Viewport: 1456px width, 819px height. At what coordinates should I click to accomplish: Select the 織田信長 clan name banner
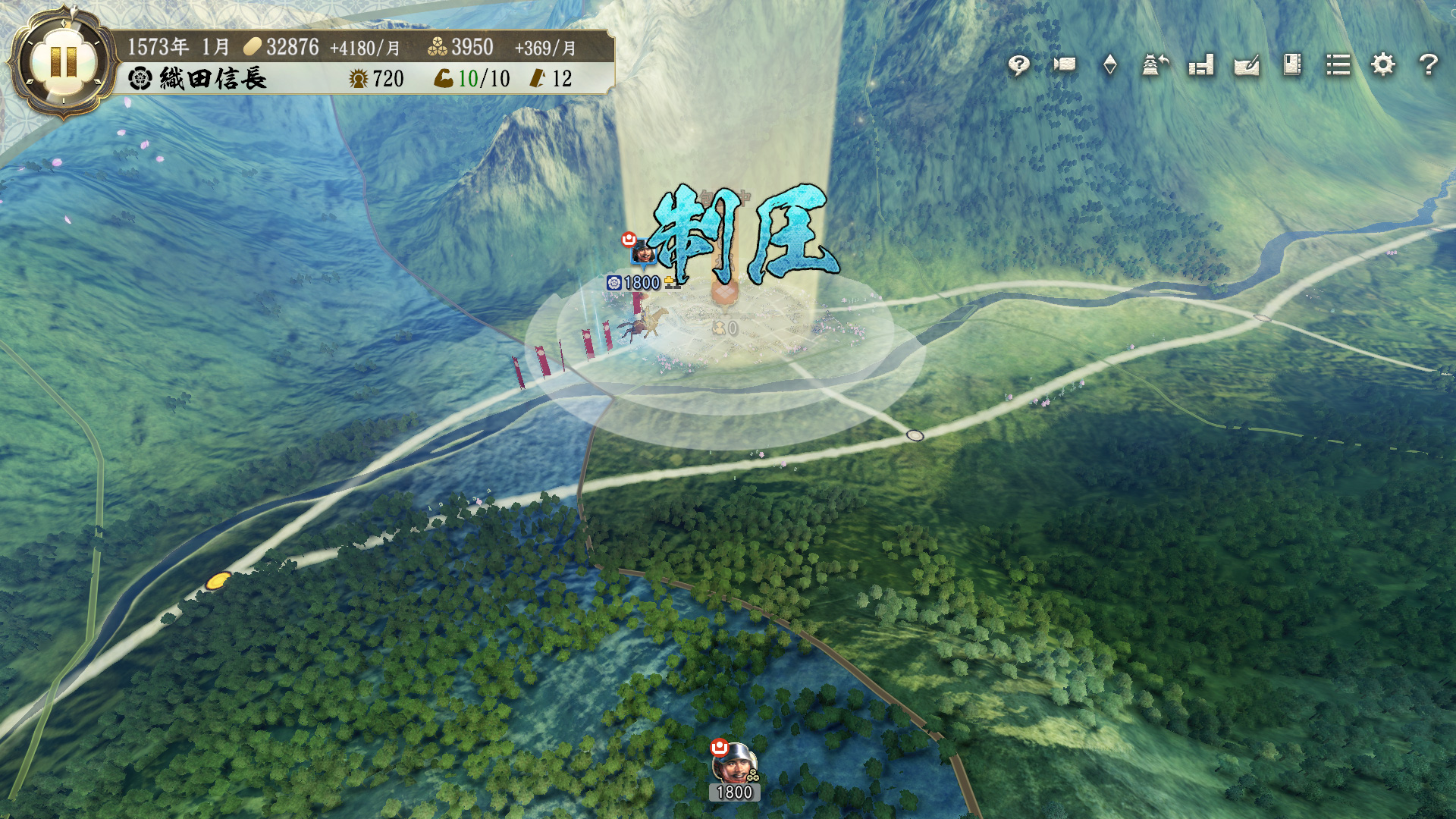[199, 79]
